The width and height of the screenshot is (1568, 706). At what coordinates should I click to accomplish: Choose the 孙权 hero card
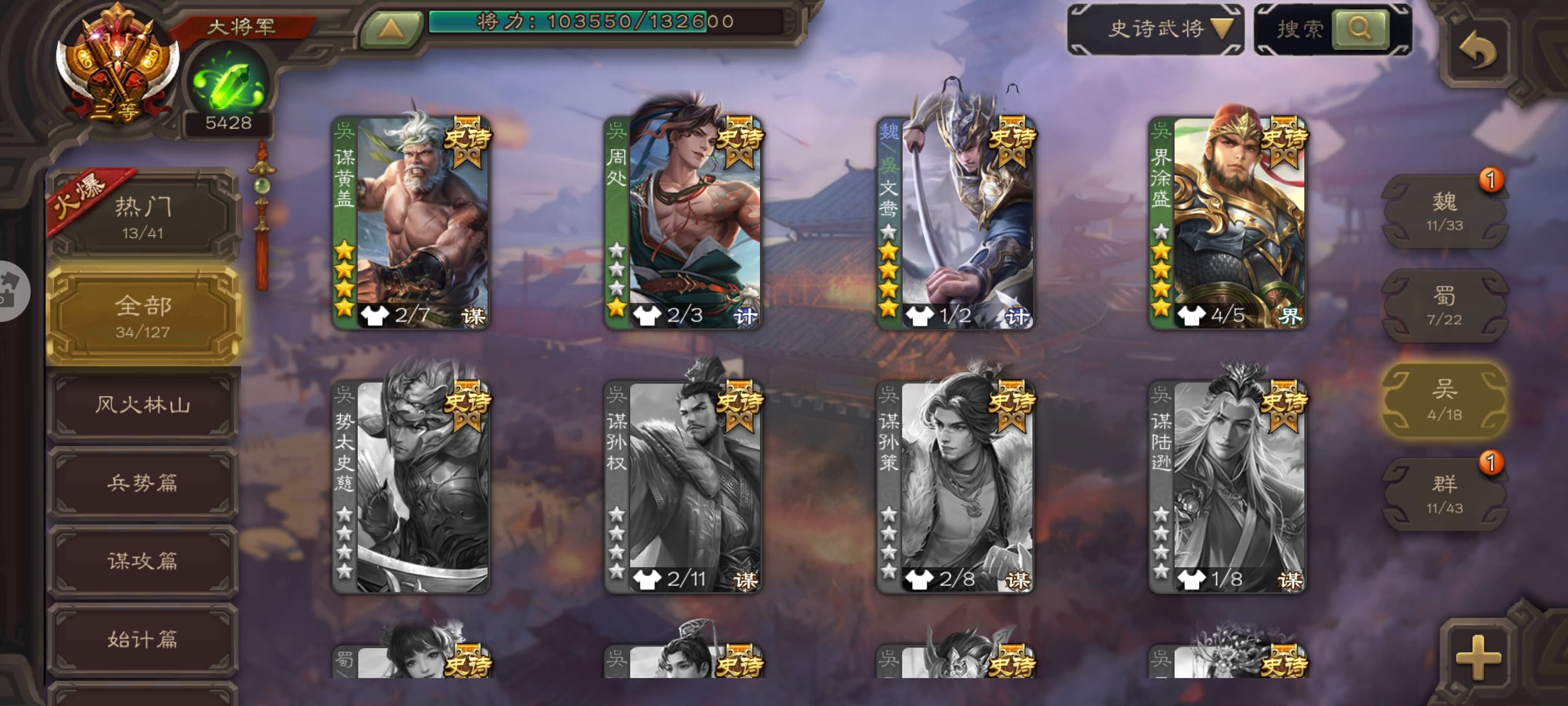[x=683, y=487]
